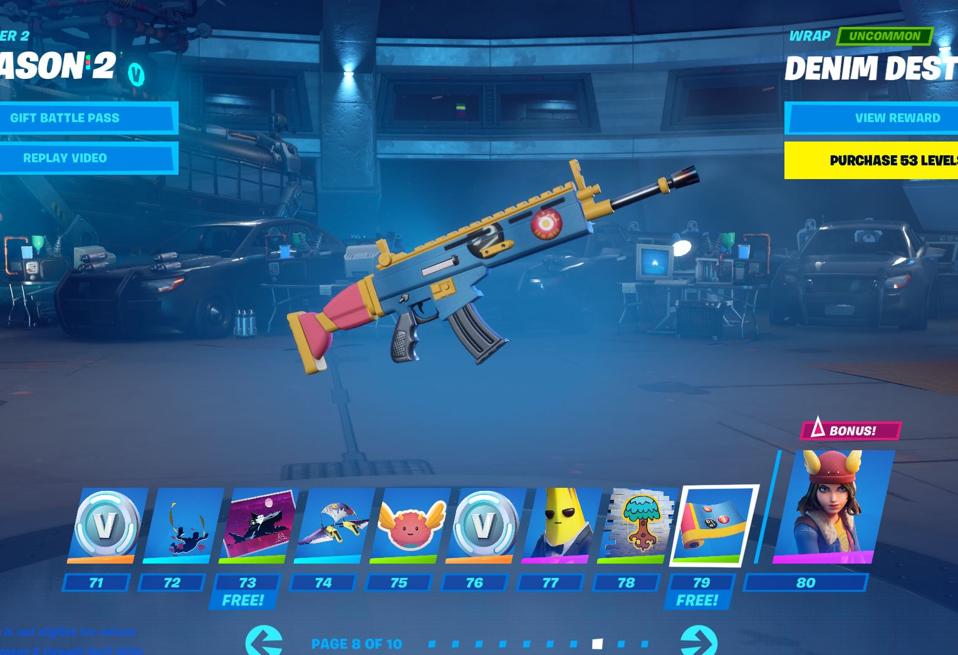Play the Replay Video
The image size is (958, 655).
88,158
